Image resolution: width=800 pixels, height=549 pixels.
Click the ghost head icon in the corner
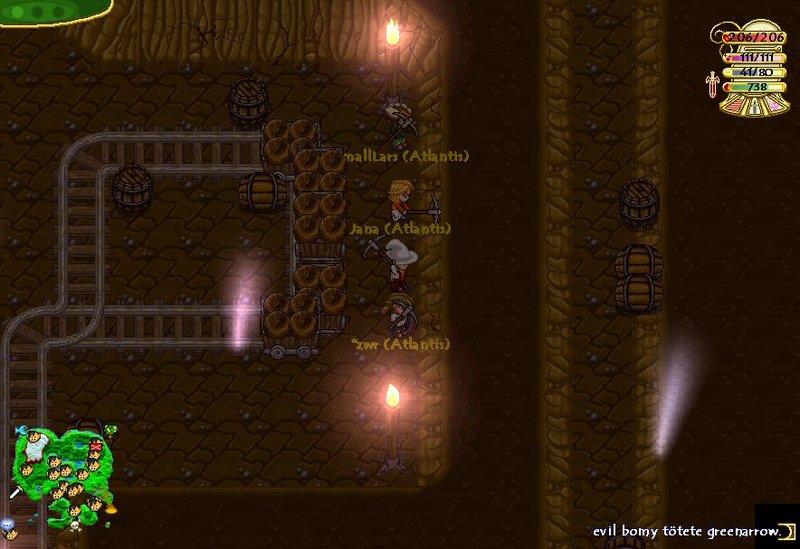pos(8,525)
